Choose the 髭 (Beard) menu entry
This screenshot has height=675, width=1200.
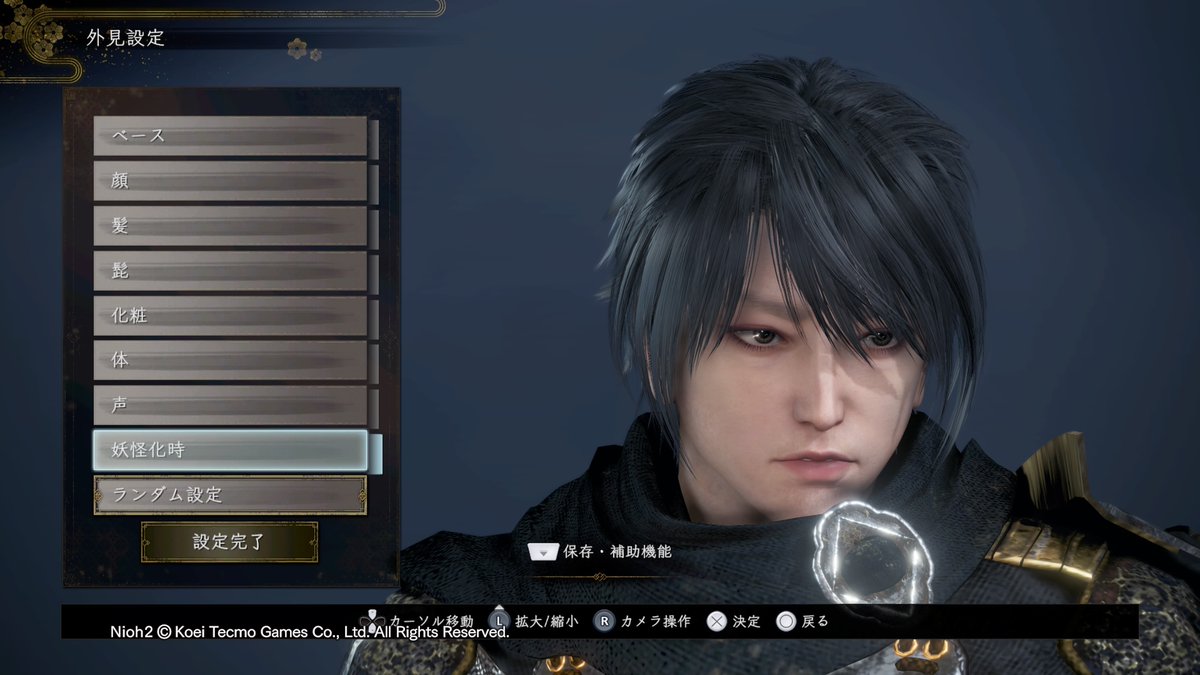(x=231, y=271)
